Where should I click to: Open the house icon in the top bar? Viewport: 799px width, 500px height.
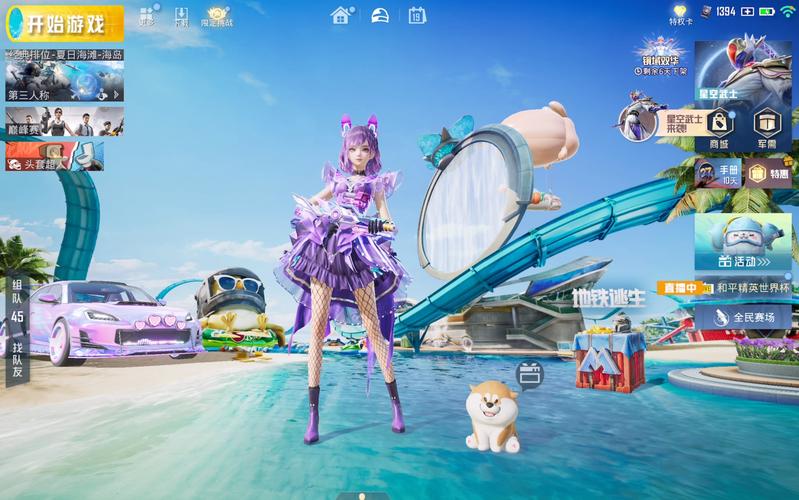coord(341,15)
